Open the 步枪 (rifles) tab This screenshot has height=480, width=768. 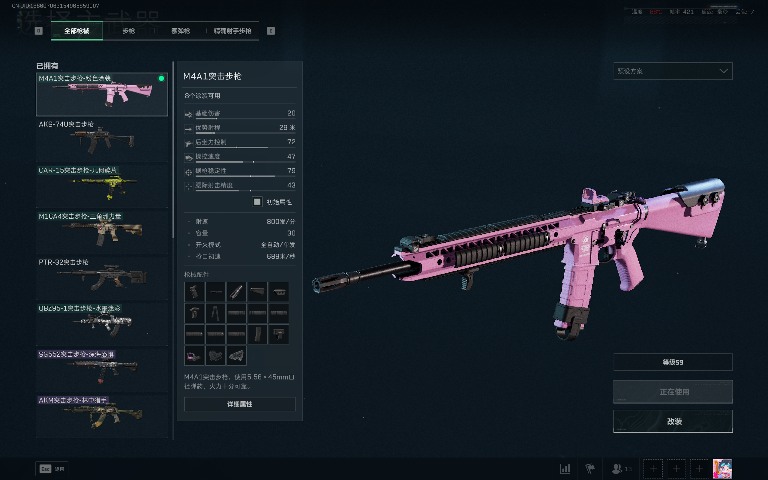pos(128,31)
